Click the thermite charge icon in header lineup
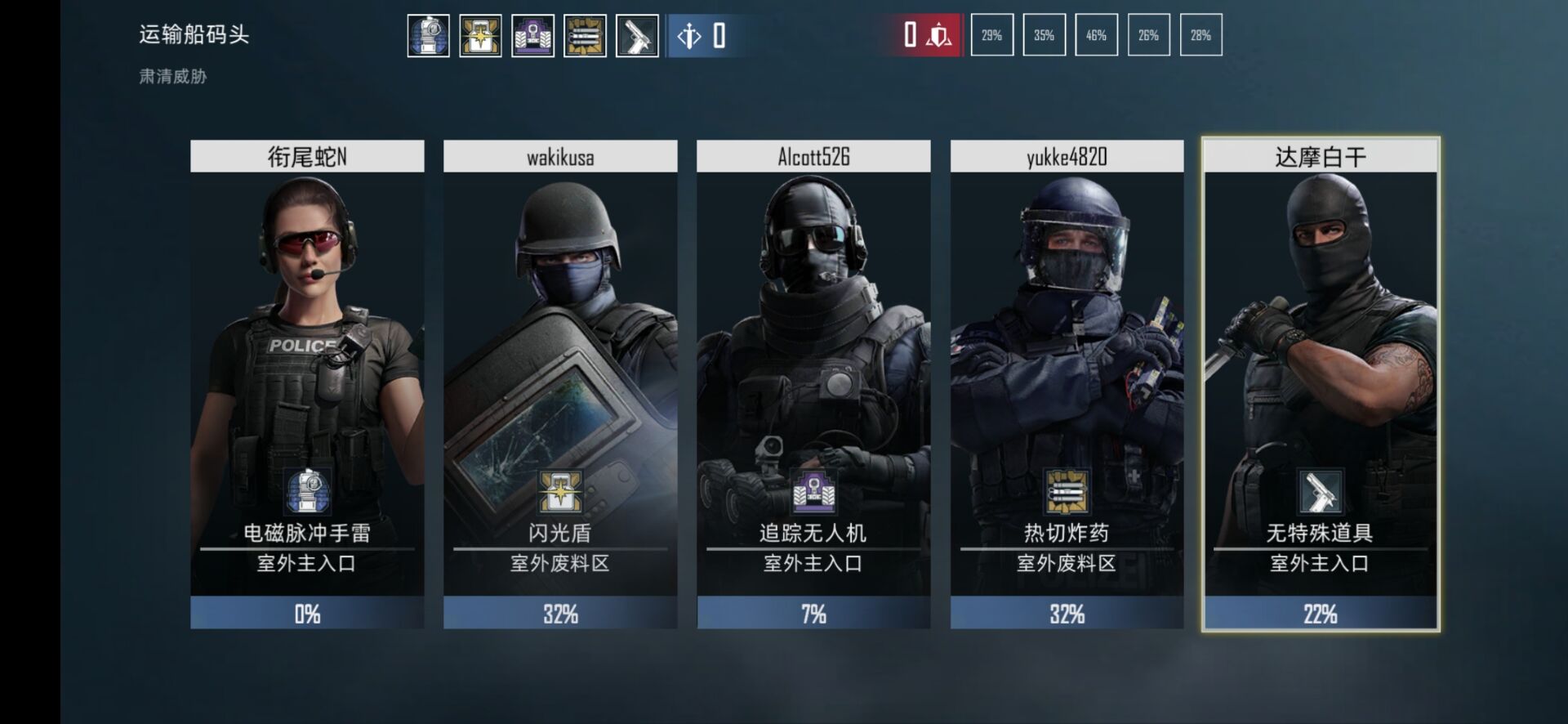Screen dimensions: 1568x724 click(x=585, y=36)
